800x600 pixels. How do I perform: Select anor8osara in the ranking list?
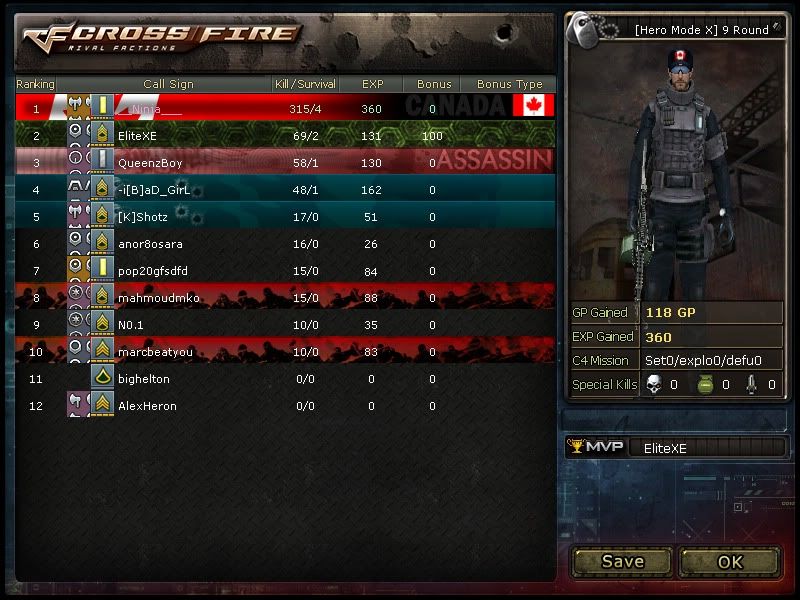[285, 243]
